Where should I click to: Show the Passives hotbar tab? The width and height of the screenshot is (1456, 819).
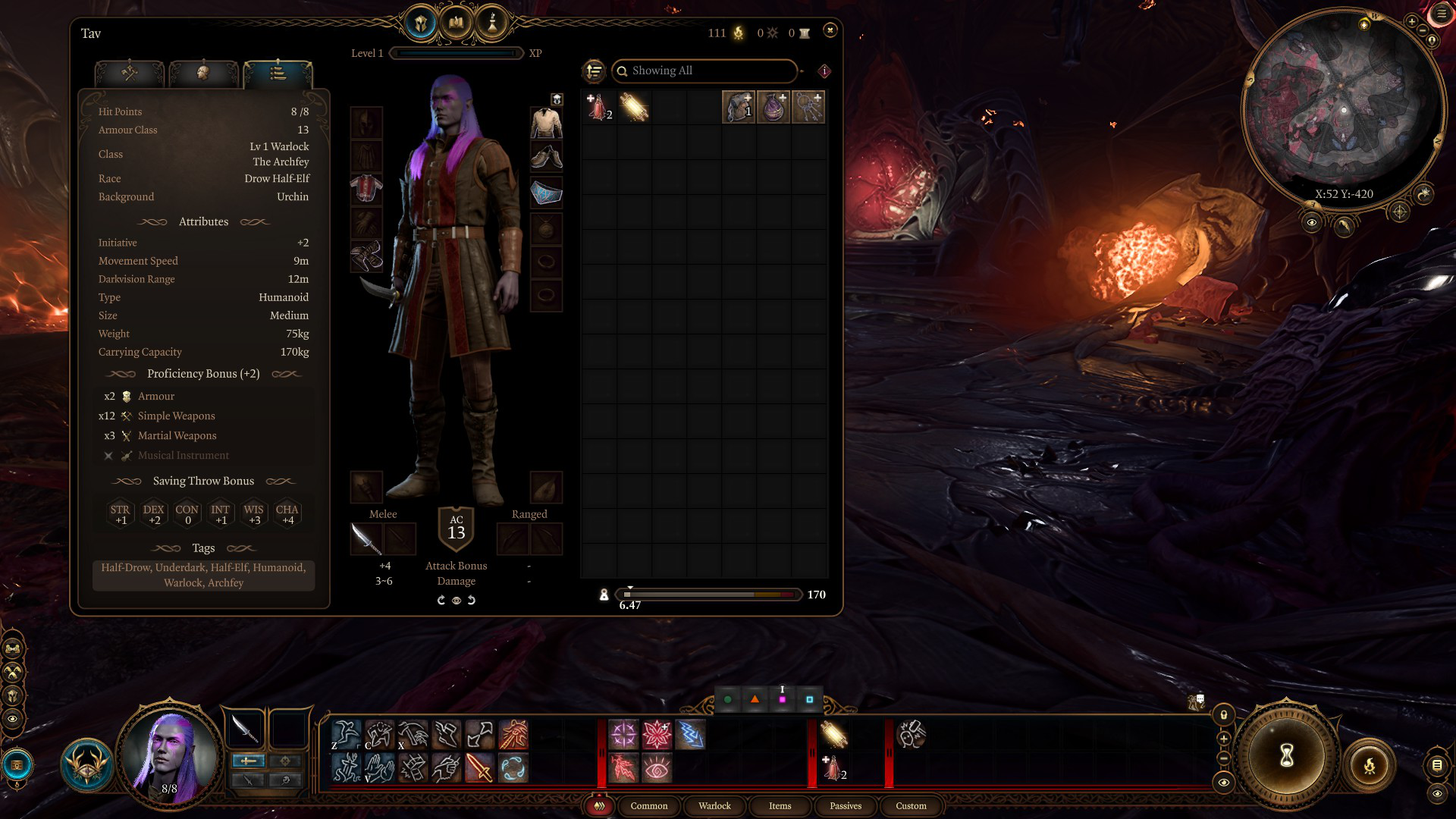pyautogui.click(x=846, y=806)
